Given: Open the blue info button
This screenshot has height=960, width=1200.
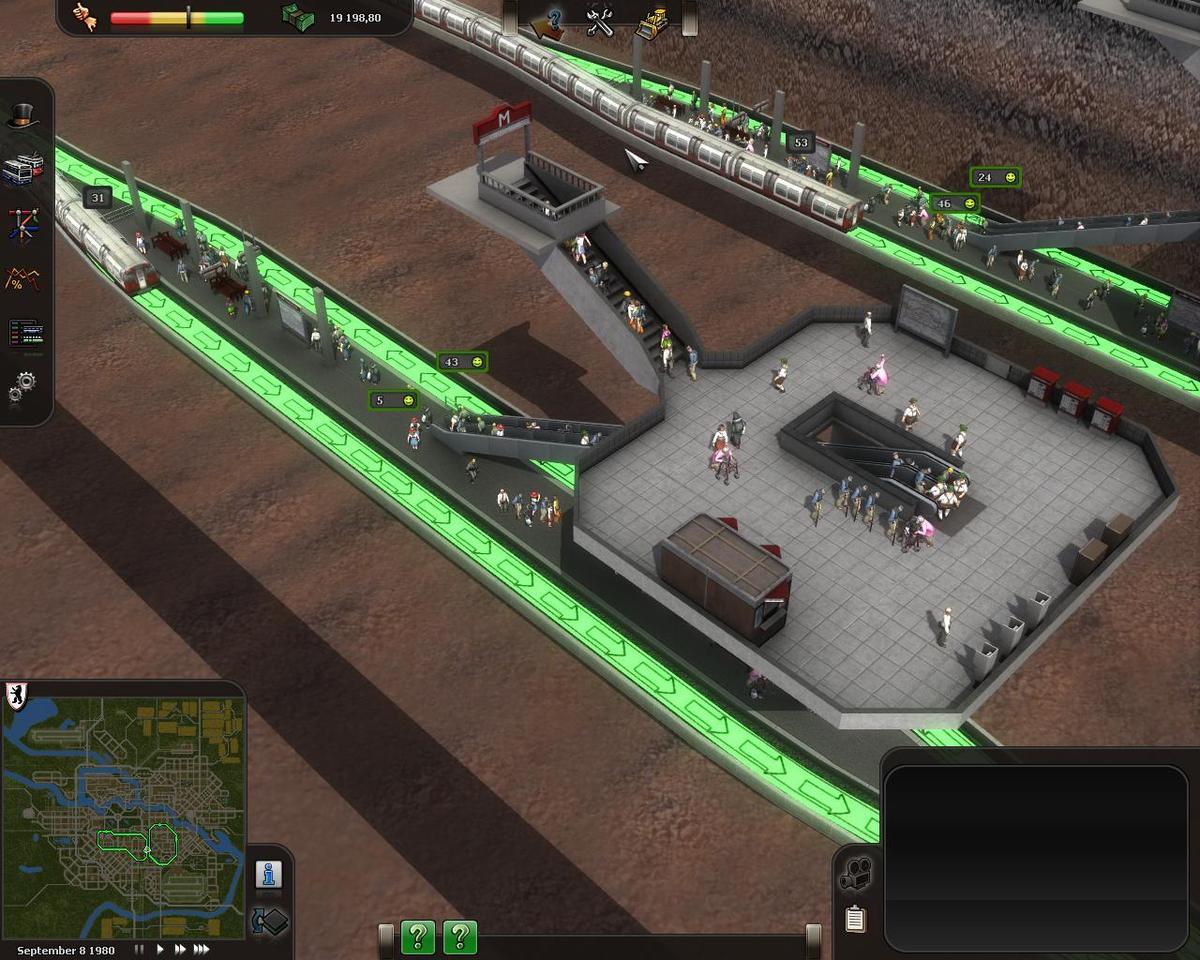Looking at the screenshot, I should pyautogui.click(x=268, y=874).
